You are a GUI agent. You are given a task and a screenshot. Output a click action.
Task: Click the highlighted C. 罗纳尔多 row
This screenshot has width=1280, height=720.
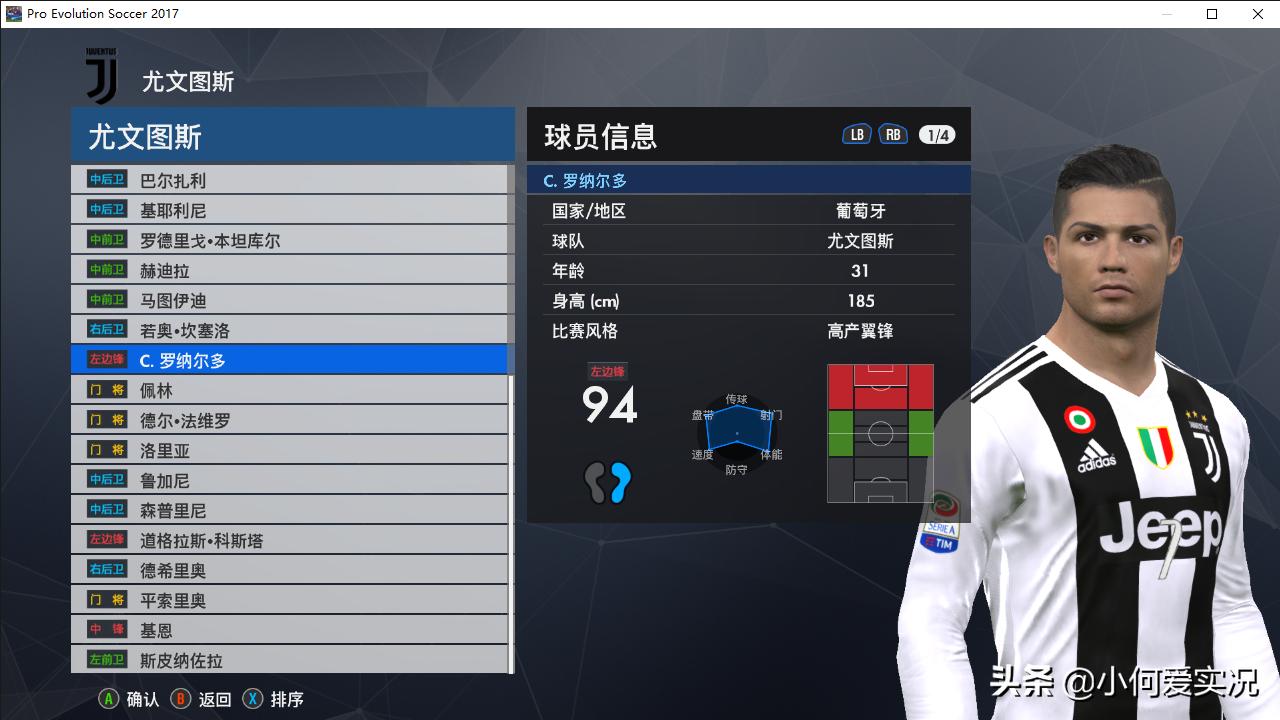click(x=250, y=359)
